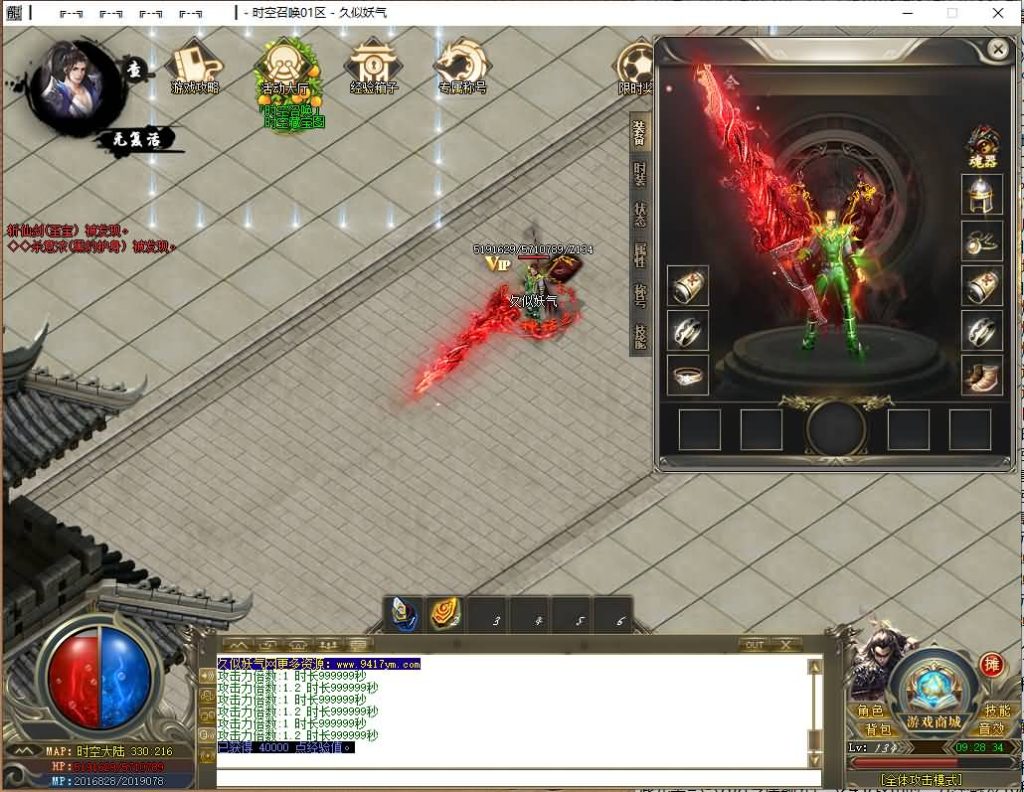The height and width of the screenshot is (792, 1024).
Task: Select the equipped helmet slot
Action: pyautogui.click(x=982, y=195)
